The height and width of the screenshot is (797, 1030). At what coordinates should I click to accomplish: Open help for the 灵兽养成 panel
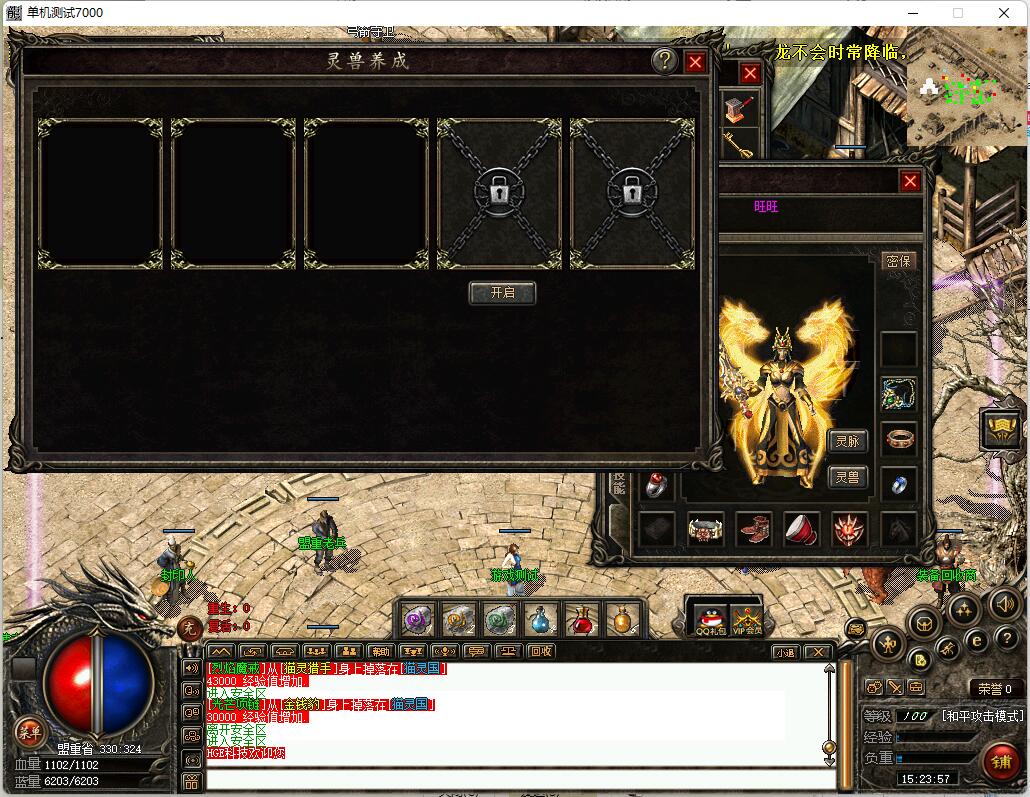pos(664,62)
